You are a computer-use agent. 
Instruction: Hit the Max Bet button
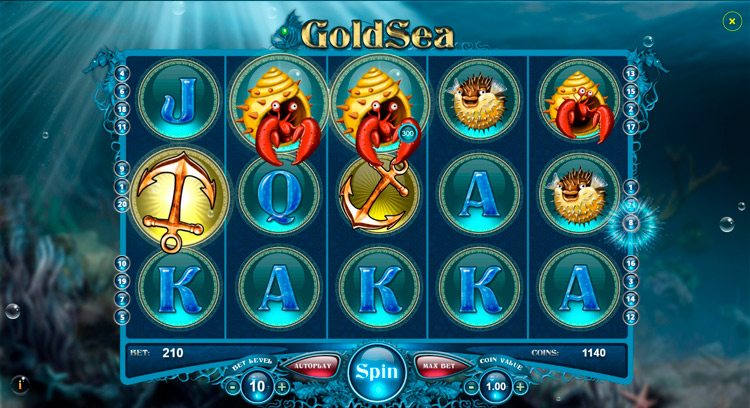440,366
